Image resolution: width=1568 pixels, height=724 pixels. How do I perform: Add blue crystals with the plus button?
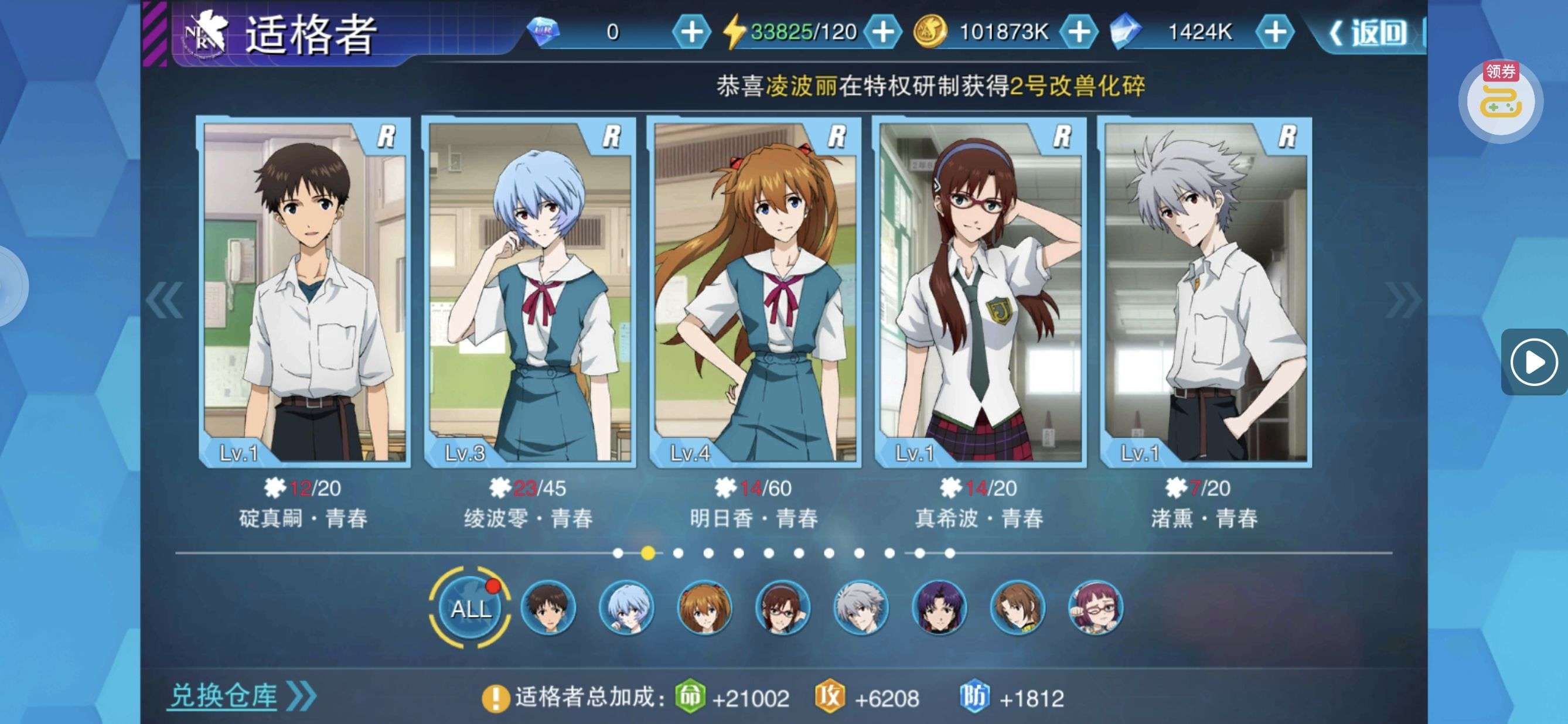point(1274,32)
